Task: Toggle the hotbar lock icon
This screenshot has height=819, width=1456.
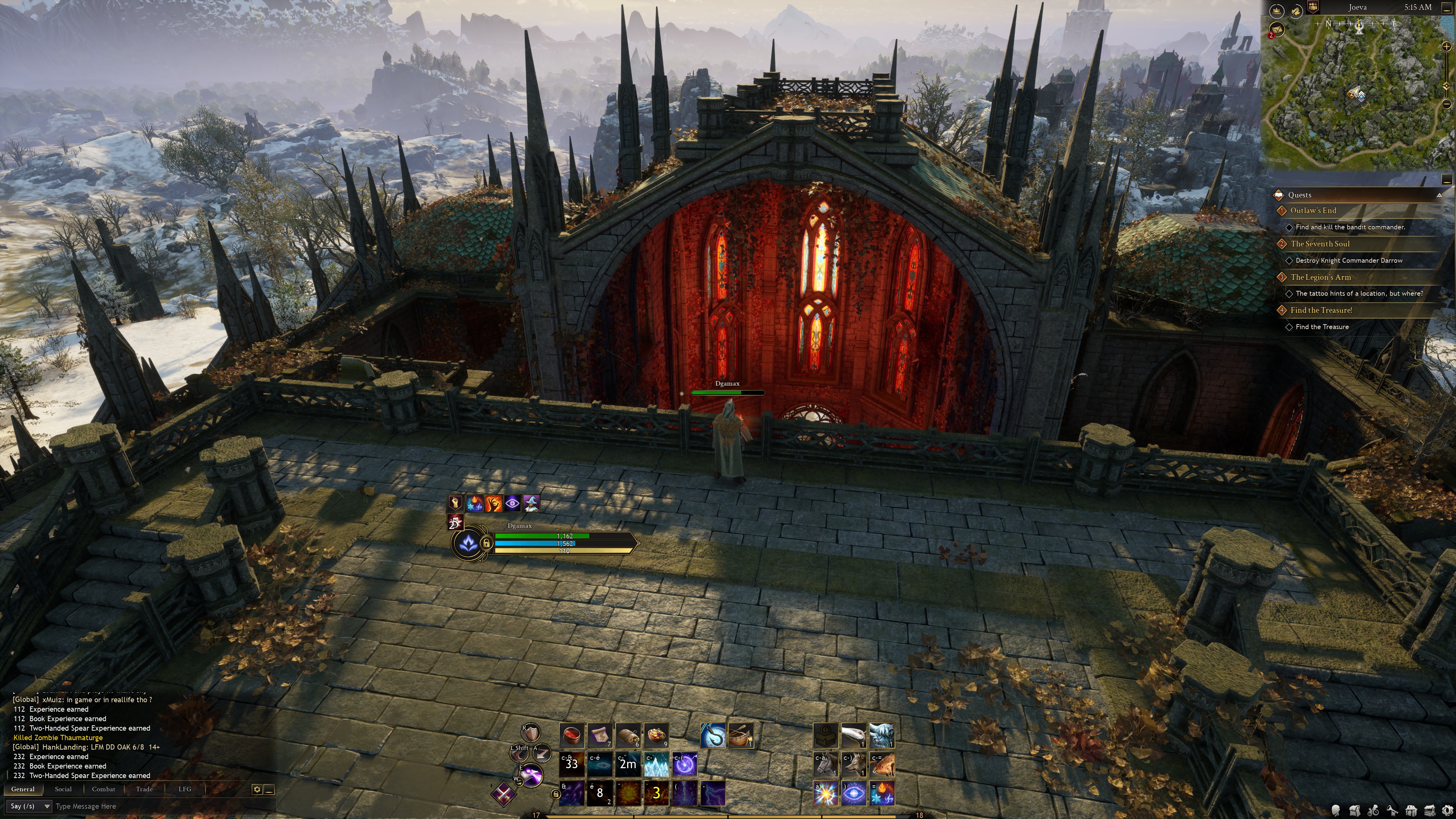Action: point(555,794)
